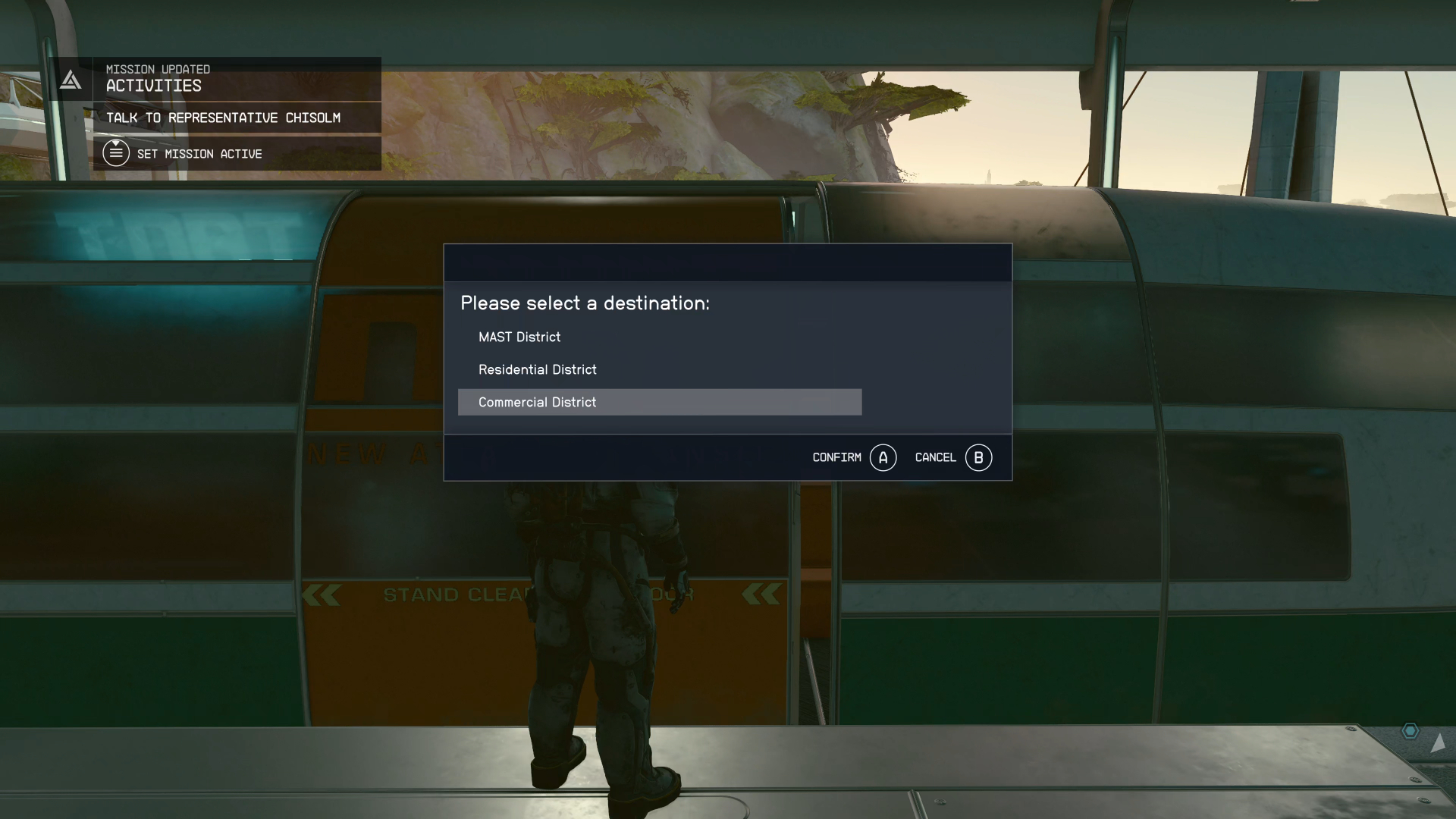
Task: Click the Set Mission Active text label
Action: 200,153
